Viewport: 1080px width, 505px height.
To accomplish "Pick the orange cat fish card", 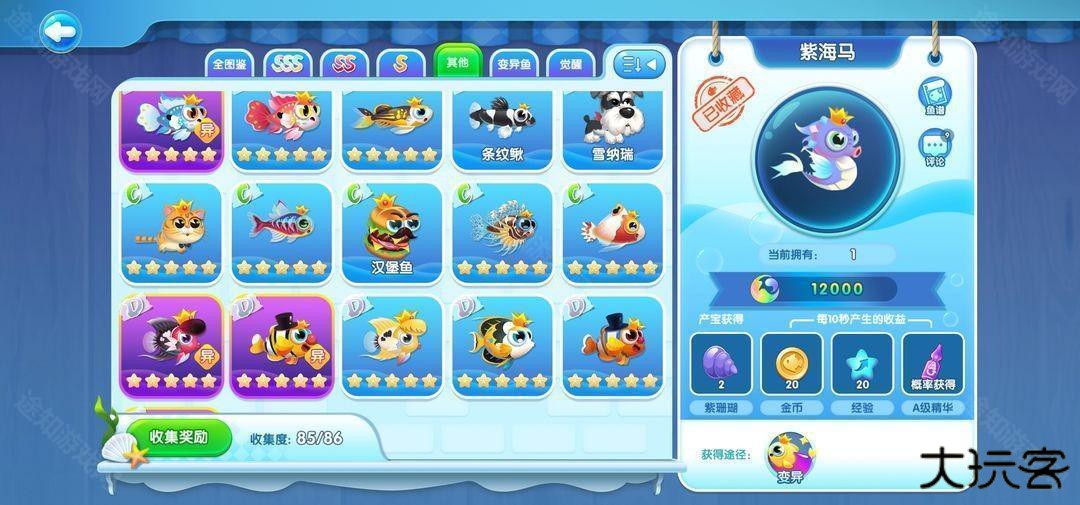I will (172, 232).
